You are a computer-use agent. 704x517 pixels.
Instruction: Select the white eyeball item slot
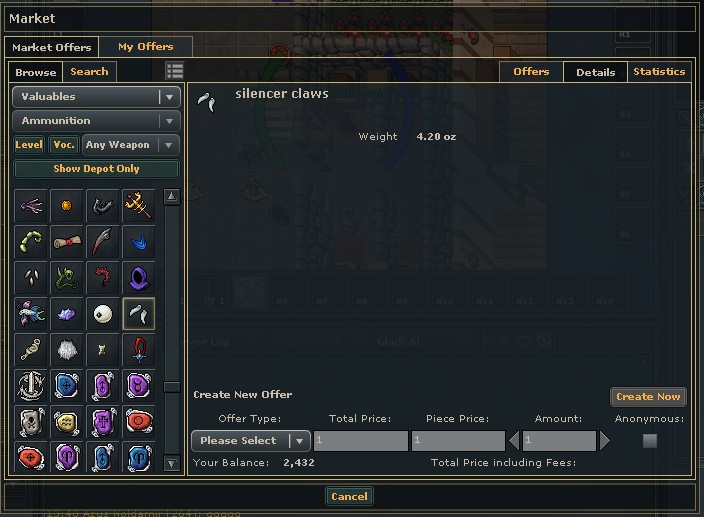click(x=103, y=314)
